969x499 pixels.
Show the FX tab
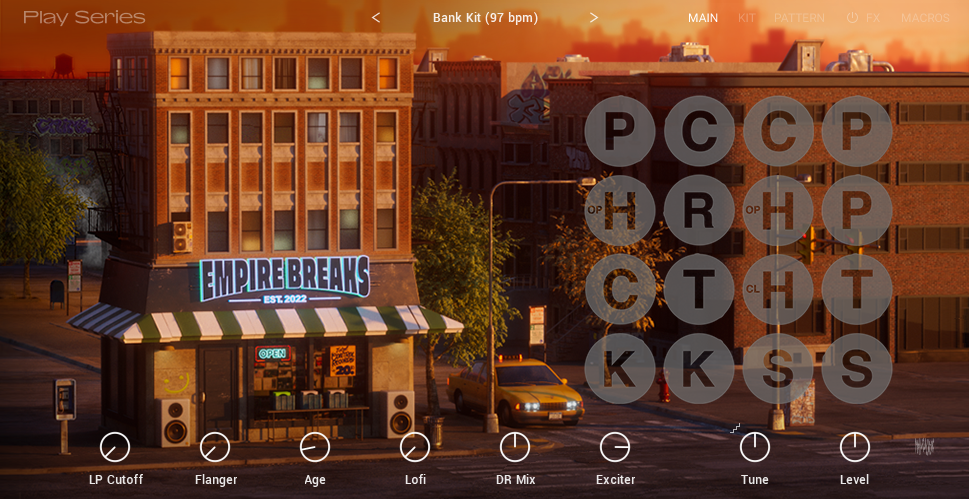tap(873, 18)
